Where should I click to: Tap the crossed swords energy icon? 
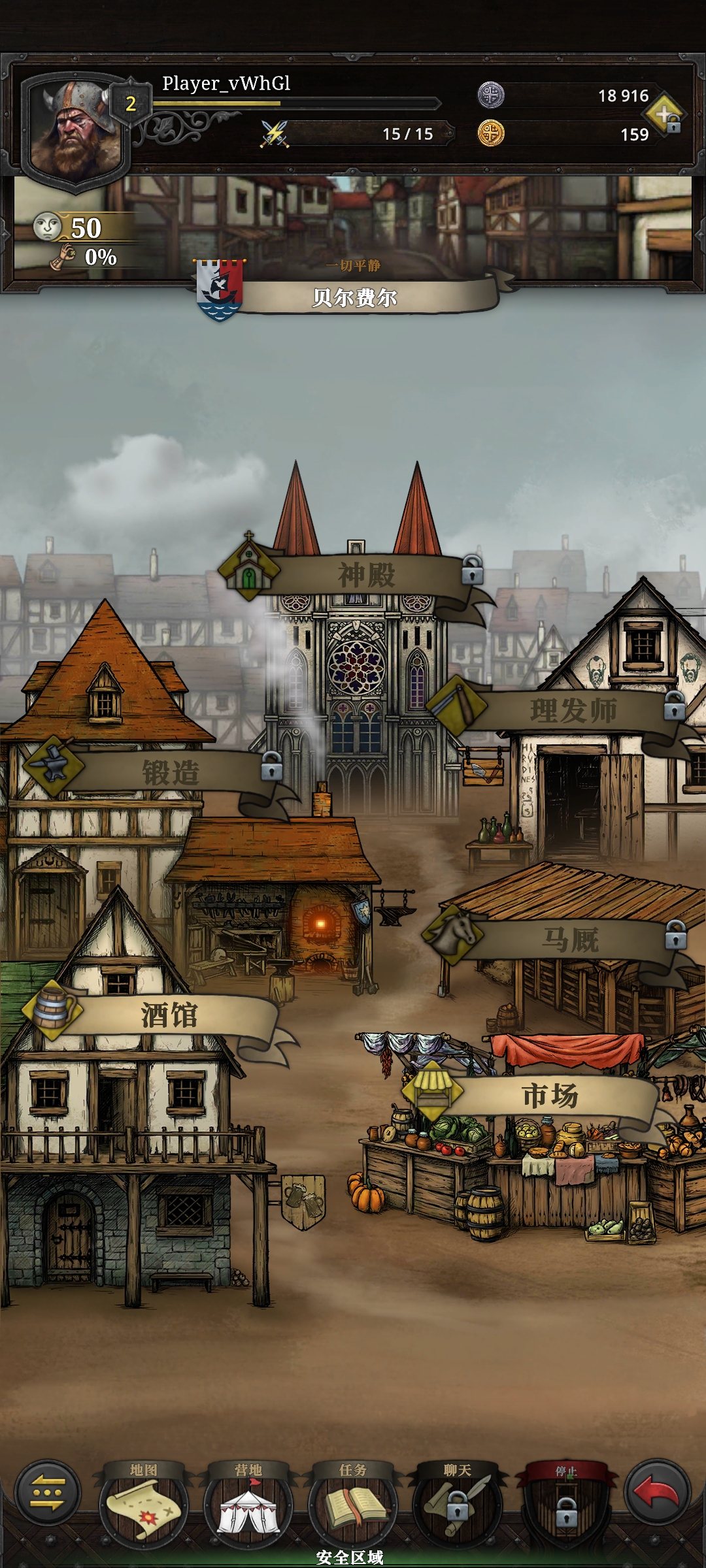tap(275, 134)
